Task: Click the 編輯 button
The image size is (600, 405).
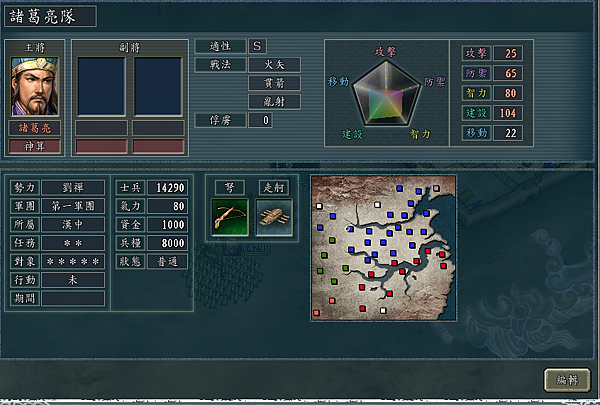Action: pyautogui.click(x=567, y=380)
